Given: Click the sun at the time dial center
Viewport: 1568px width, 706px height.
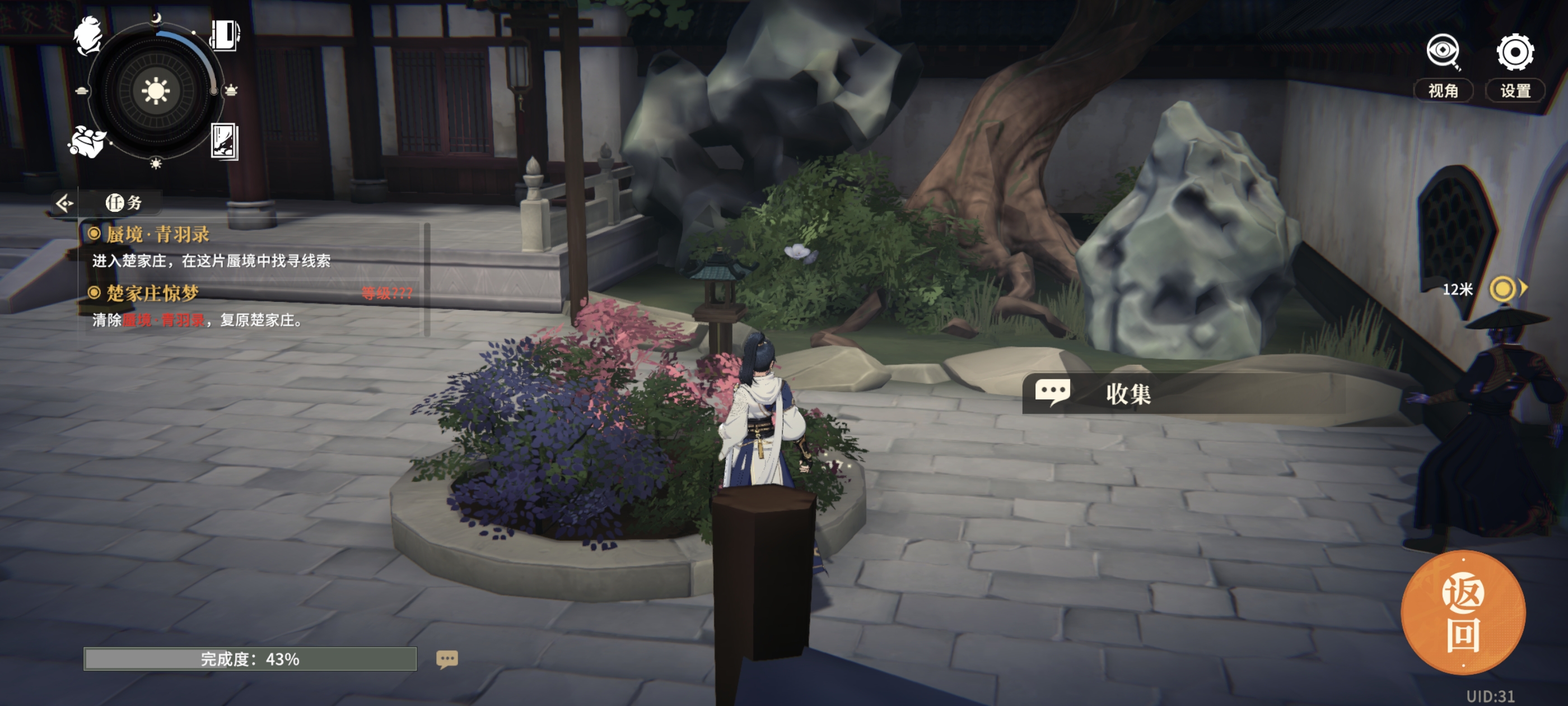Looking at the screenshot, I should (x=156, y=91).
